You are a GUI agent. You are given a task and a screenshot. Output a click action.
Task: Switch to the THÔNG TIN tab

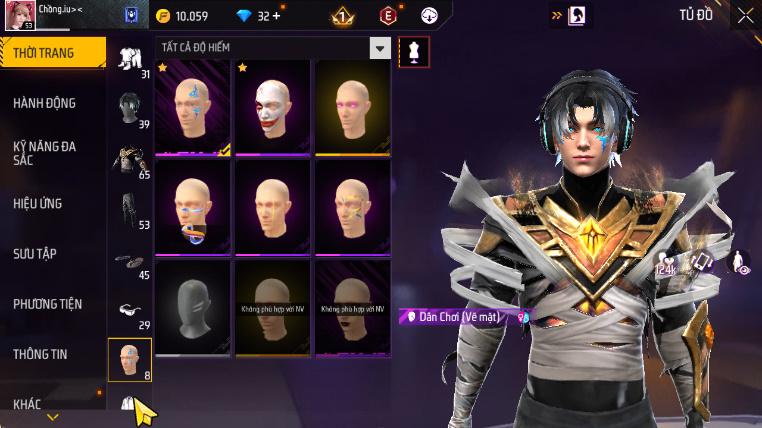click(x=42, y=353)
